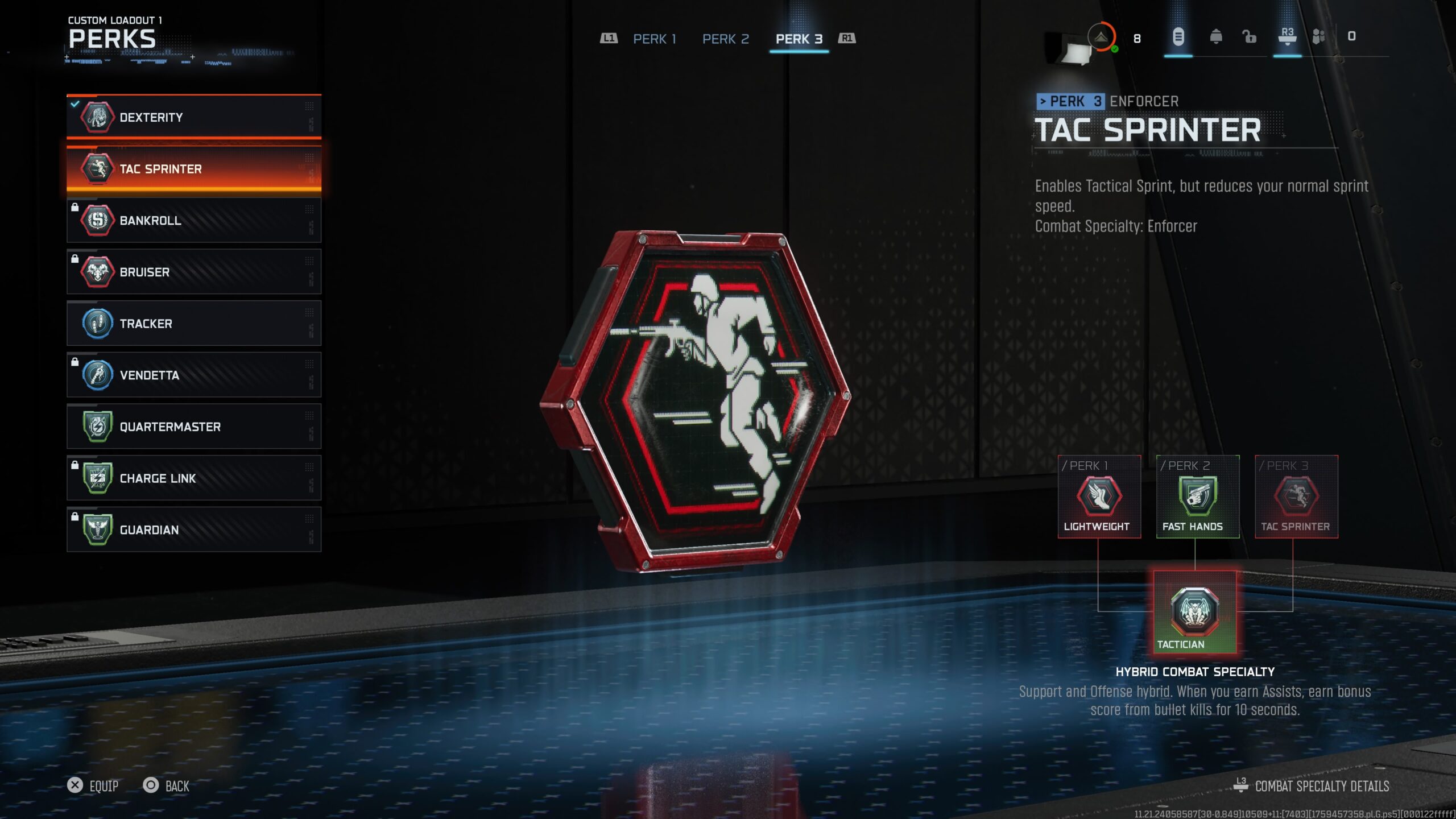Image resolution: width=1456 pixels, height=819 pixels.
Task: Switch to the Perk 1 tab
Action: [x=655, y=39]
